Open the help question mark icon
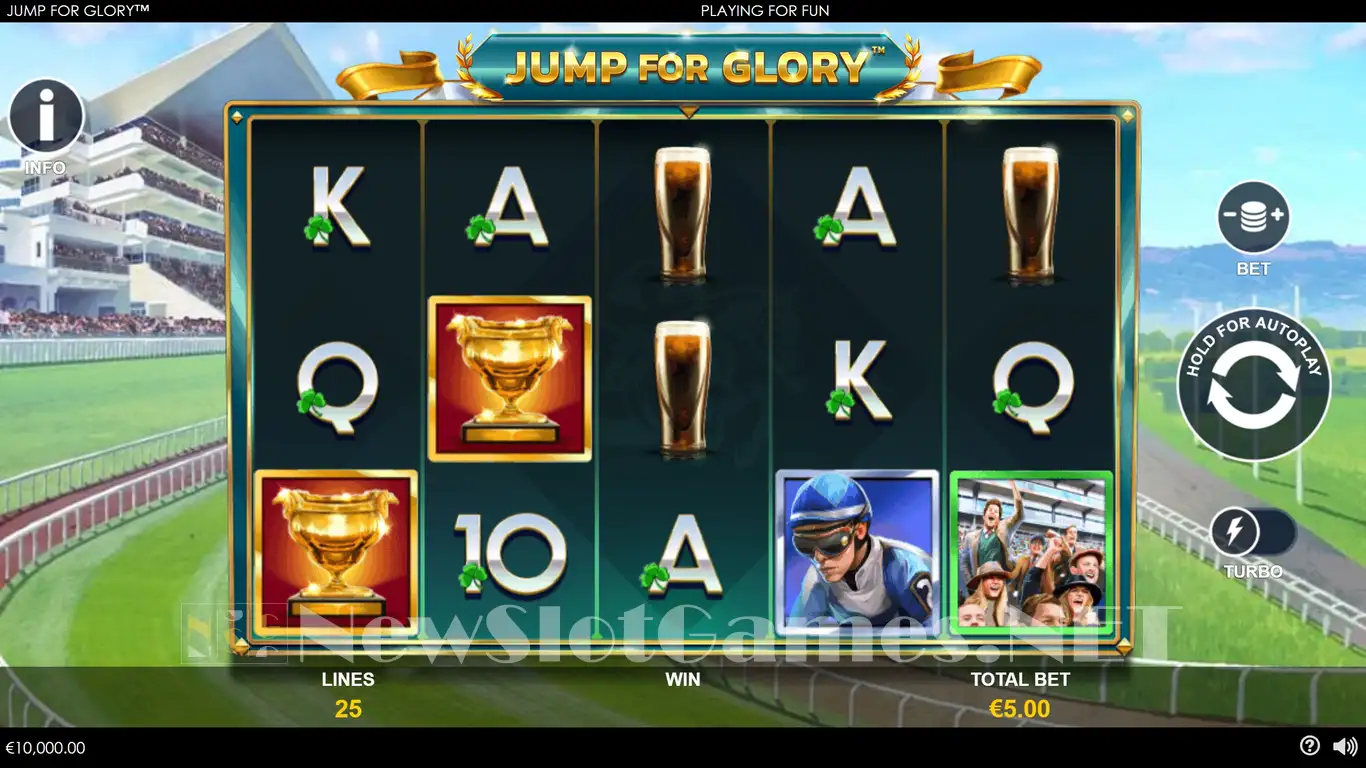This screenshot has width=1366, height=768. pyautogui.click(x=1309, y=746)
